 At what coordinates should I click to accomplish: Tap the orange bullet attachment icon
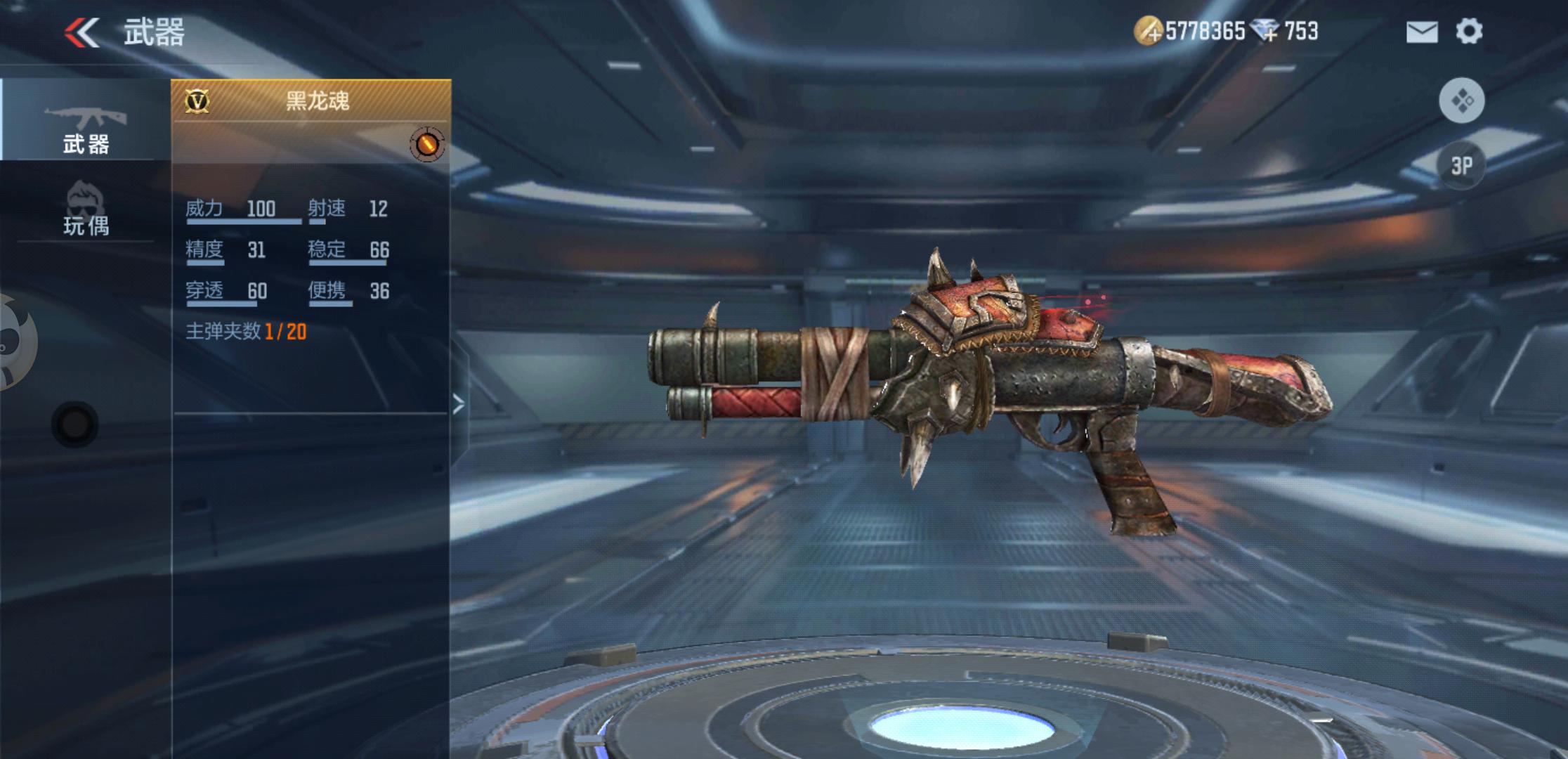coord(427,144)
